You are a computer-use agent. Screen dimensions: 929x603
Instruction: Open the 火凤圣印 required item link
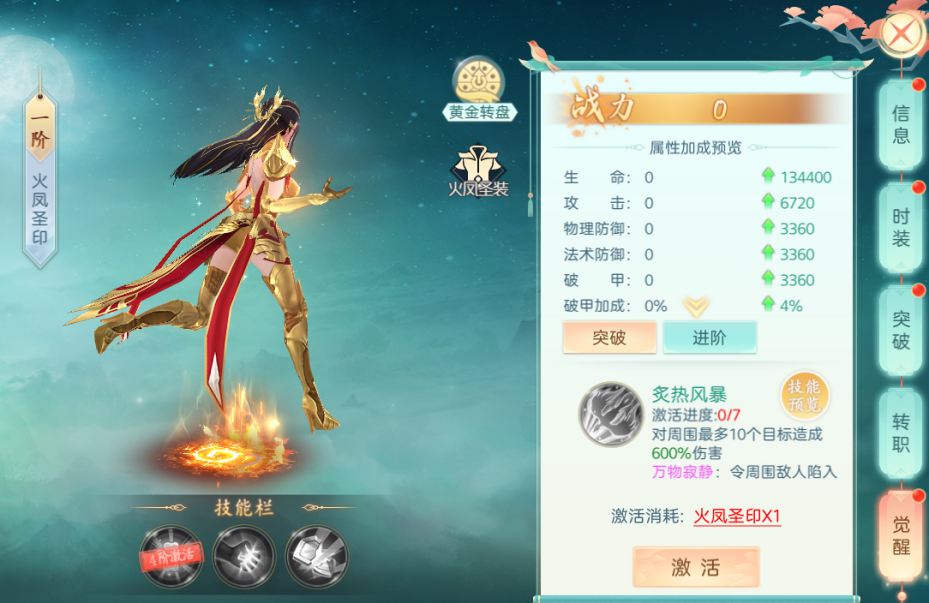point(737,516)
